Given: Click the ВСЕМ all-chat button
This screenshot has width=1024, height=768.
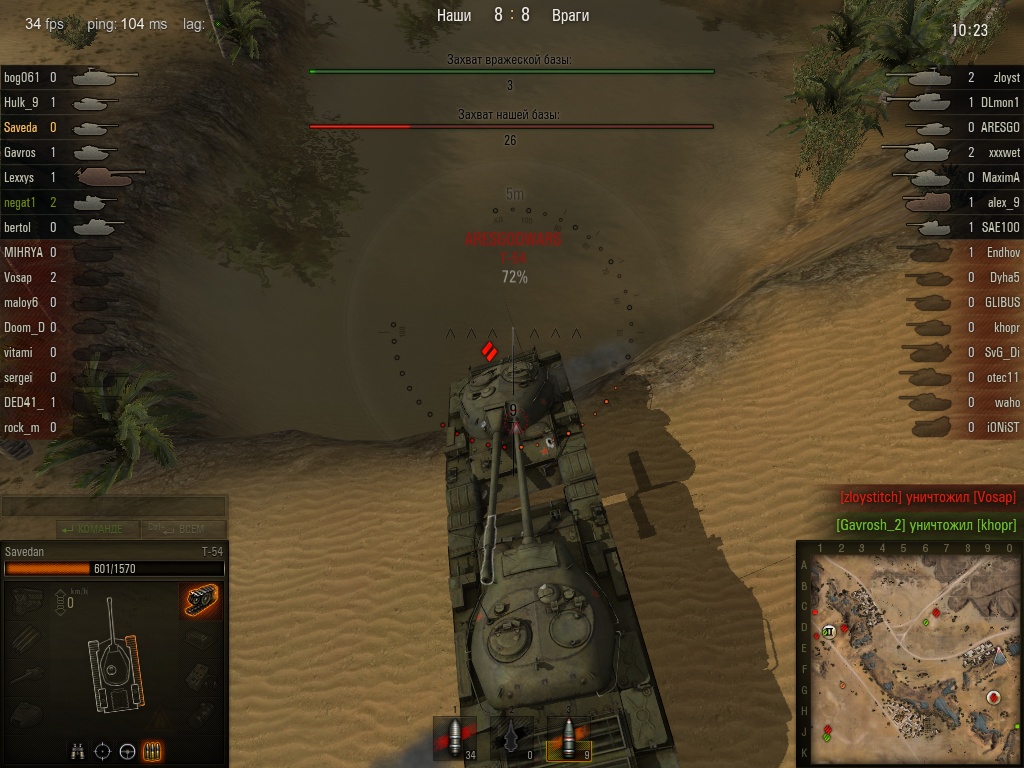Looking at the screenshot, I should pos(187,529).
